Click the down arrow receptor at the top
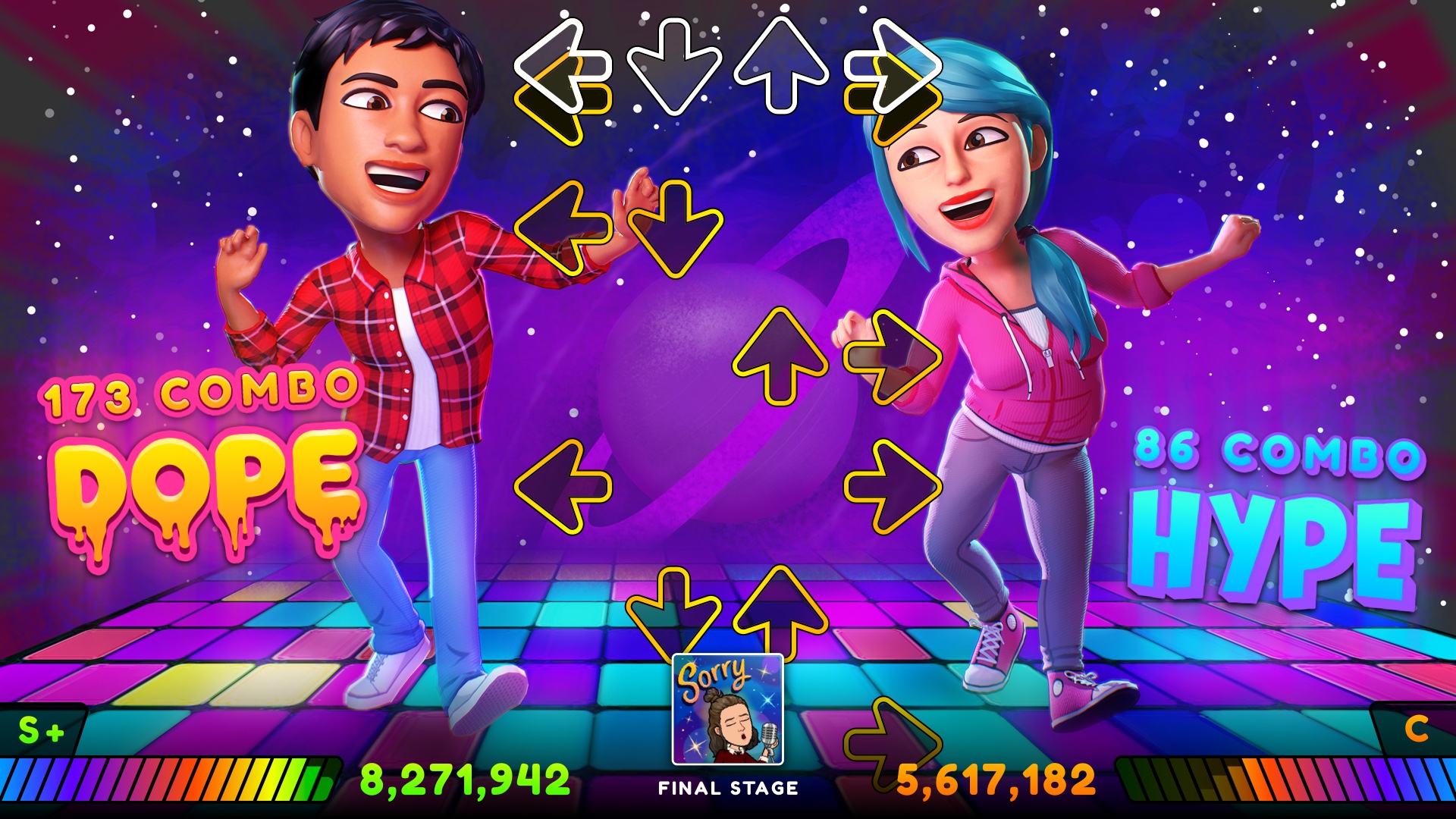 point(675,68)
